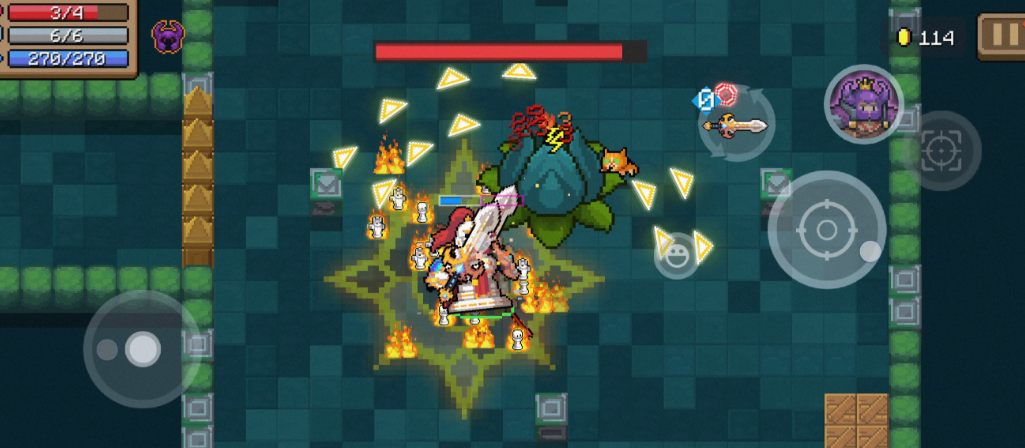Viewport: 1025px width, 448px height.
Task: Tap the large crosshair attack button
Action: click(826, 230)
